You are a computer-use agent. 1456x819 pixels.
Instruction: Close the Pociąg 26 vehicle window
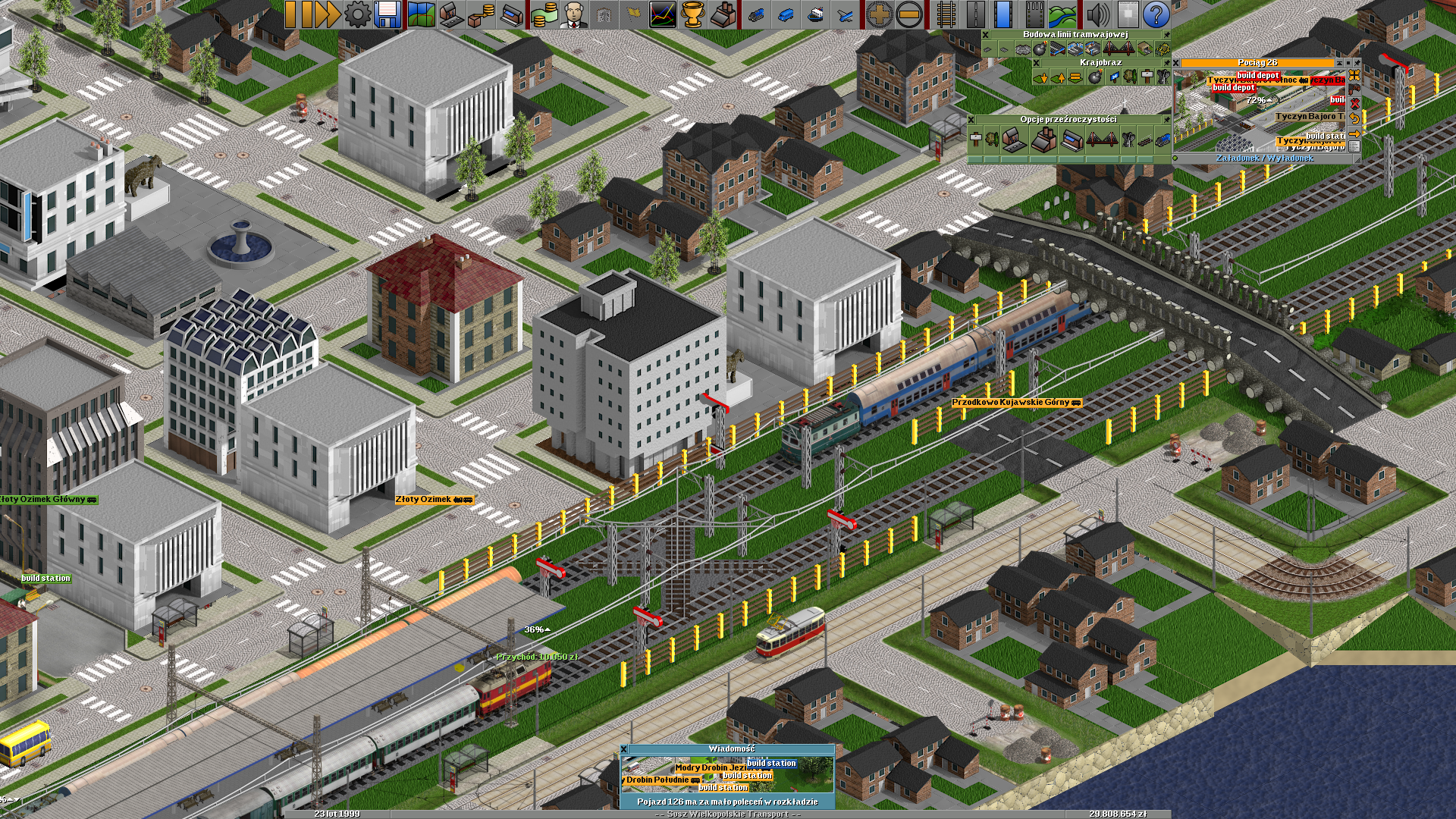[1176, 64]
